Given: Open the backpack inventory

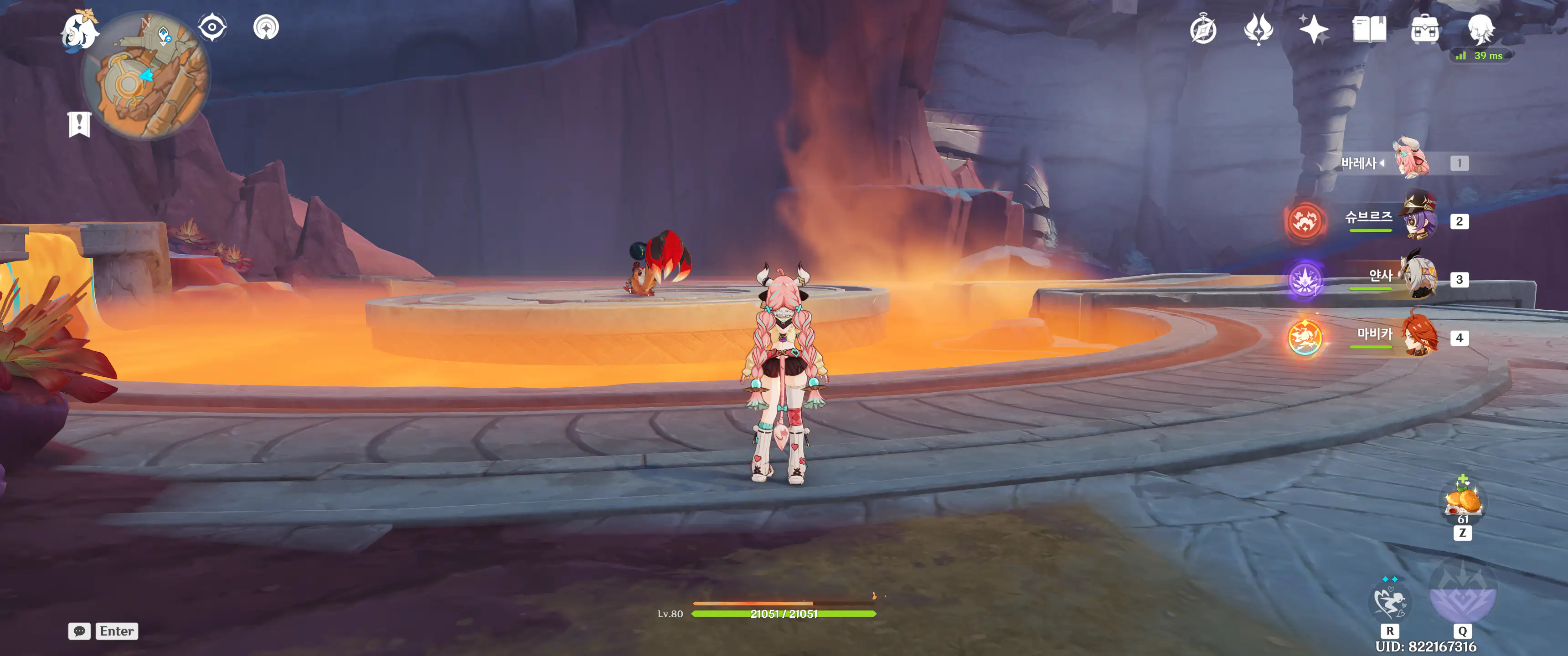Looking at the screenshot, I should [x=1424, y=29].
